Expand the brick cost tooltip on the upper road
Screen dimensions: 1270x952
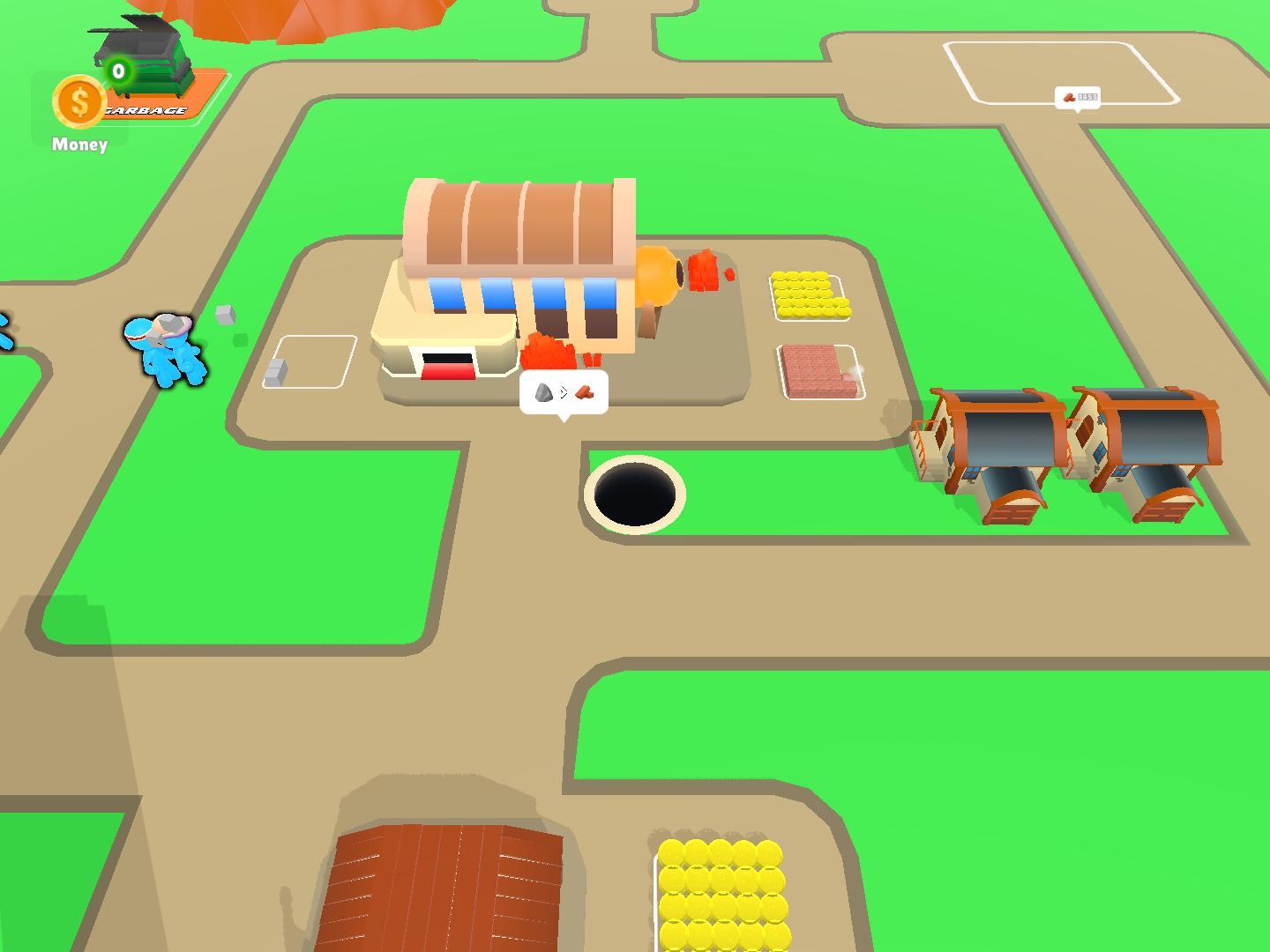[1078, 97]
